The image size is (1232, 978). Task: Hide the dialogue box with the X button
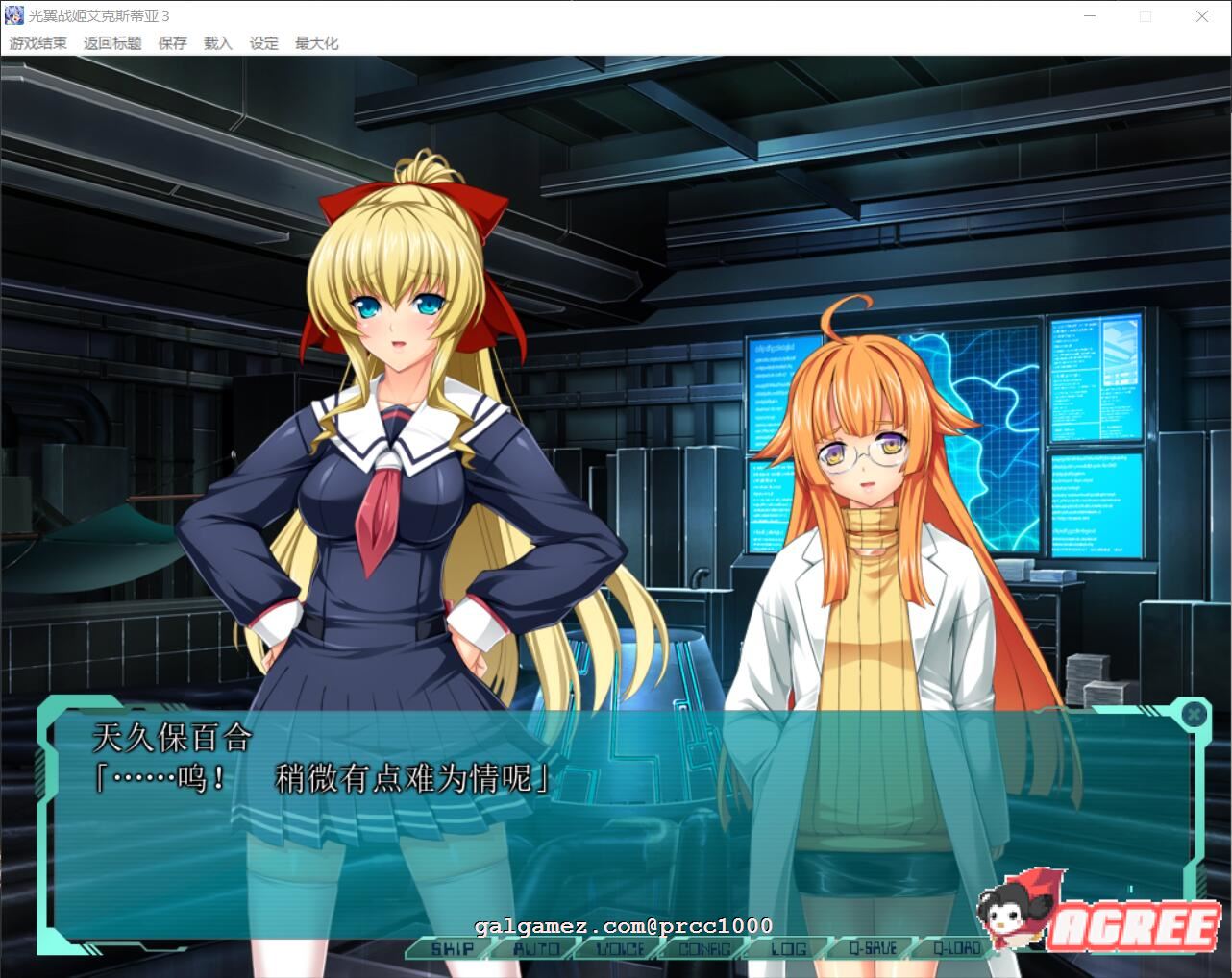[x=1194, y=714]
